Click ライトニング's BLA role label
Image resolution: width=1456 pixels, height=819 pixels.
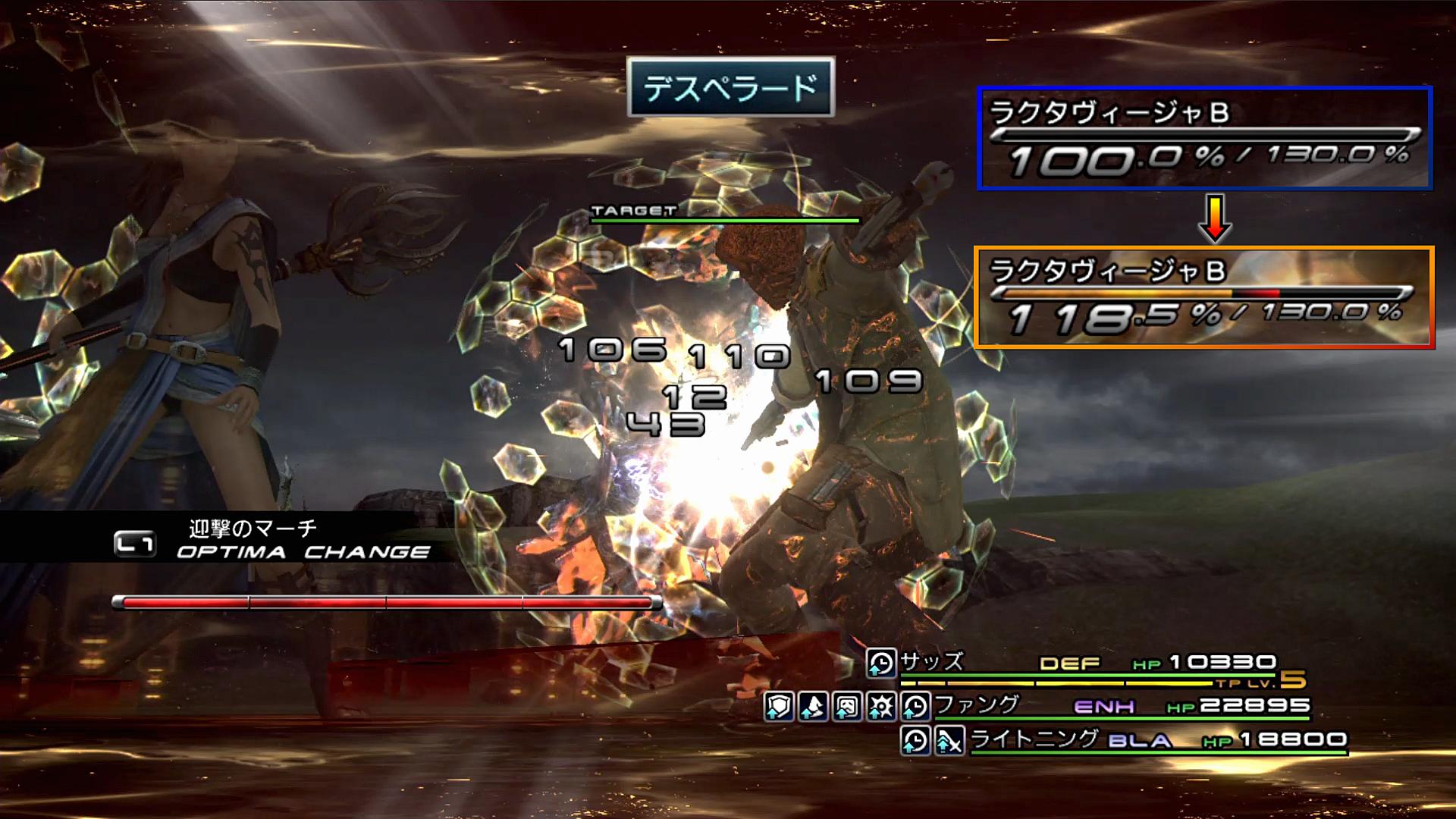(1140, 740)
